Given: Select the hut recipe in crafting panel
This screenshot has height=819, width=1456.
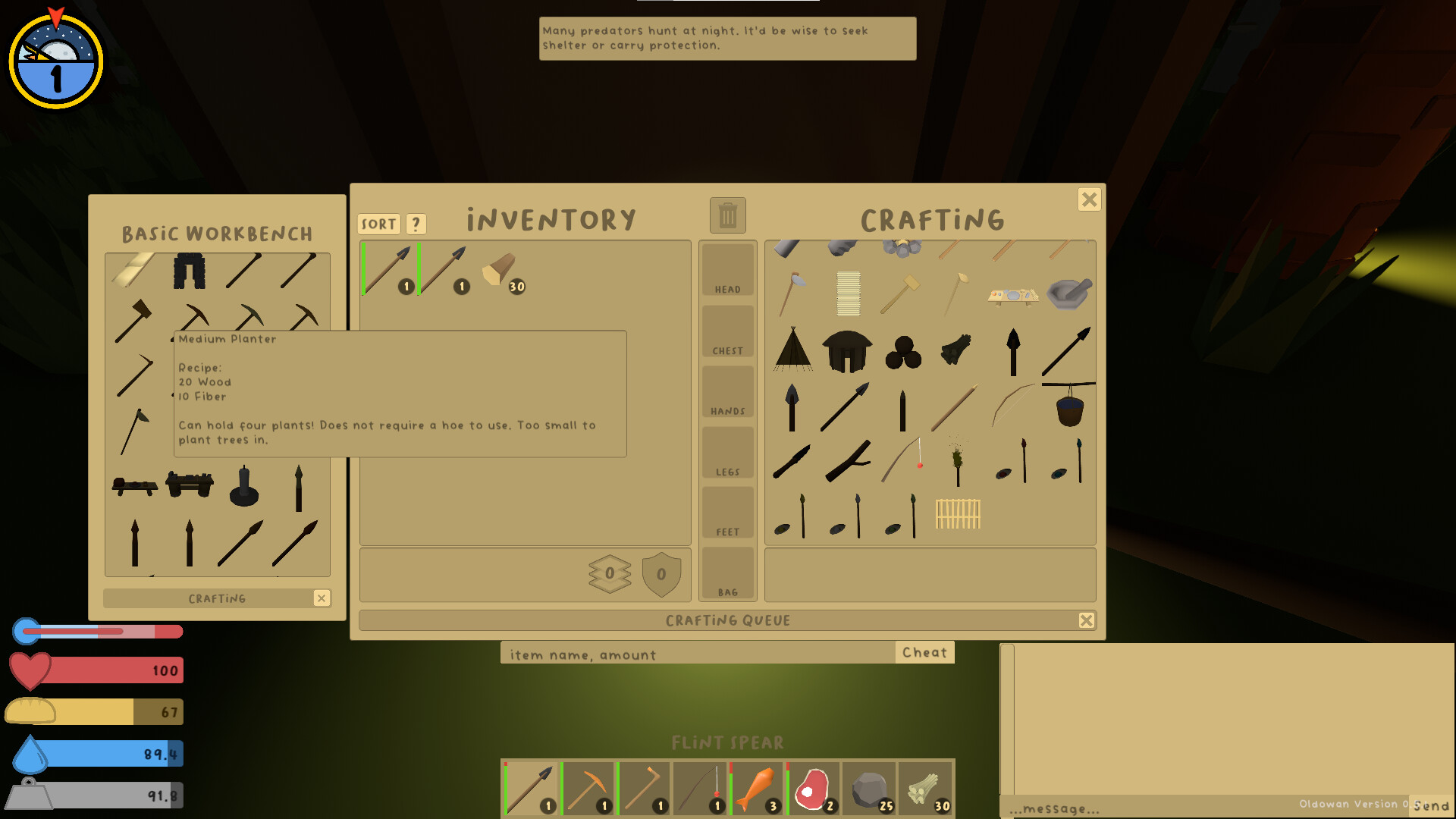Looking at the screenshot, I should [847, 350].
